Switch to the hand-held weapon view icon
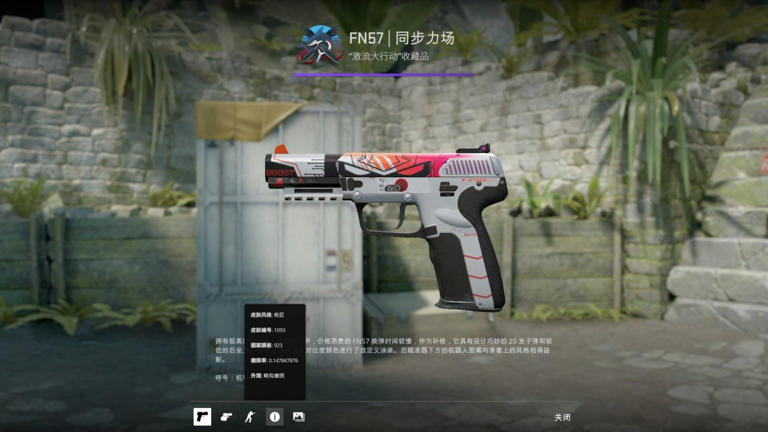 coord(227,417)
